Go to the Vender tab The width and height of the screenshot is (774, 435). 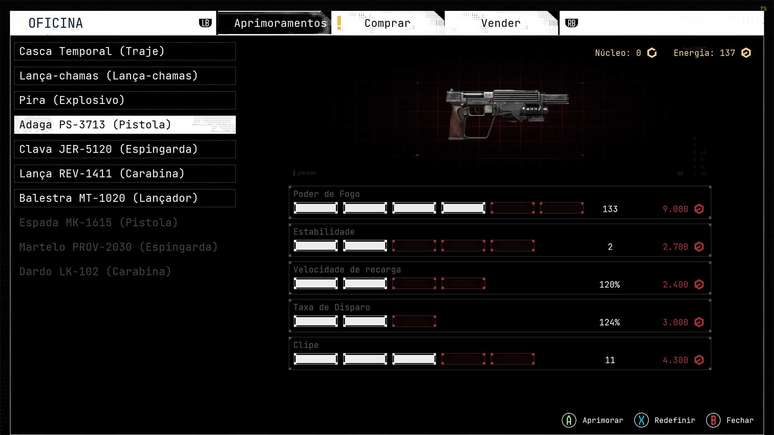(500, 23)
